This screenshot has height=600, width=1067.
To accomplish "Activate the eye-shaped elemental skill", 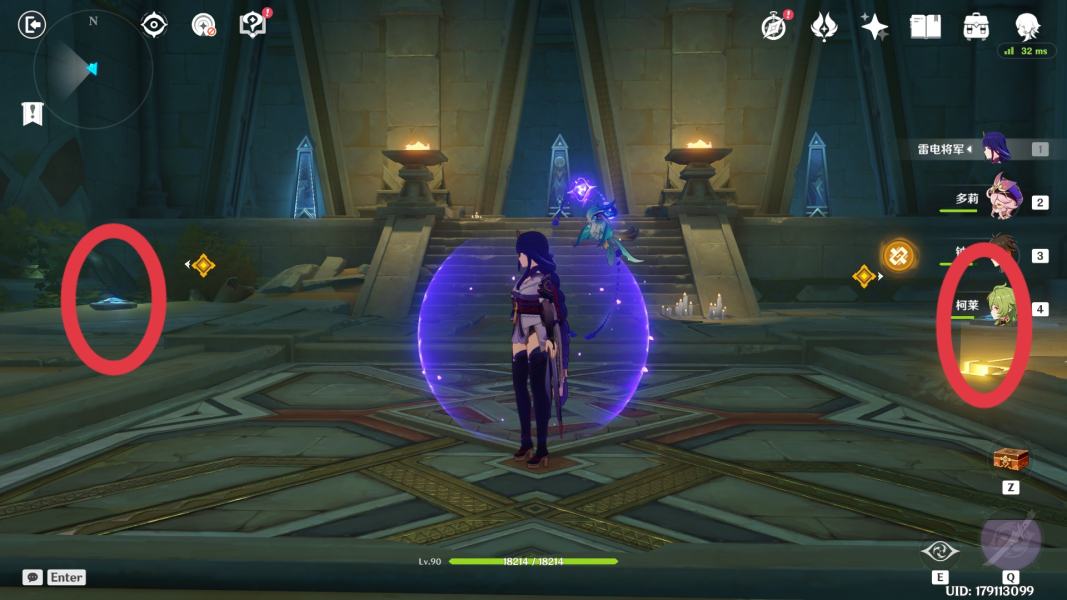I will pos(940,551).
